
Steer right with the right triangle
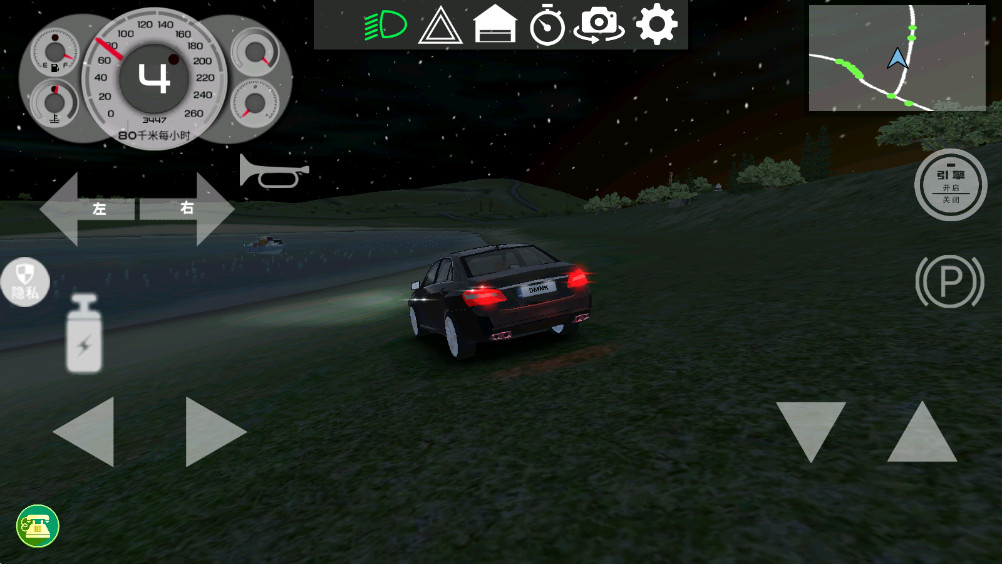coord(213,431)
